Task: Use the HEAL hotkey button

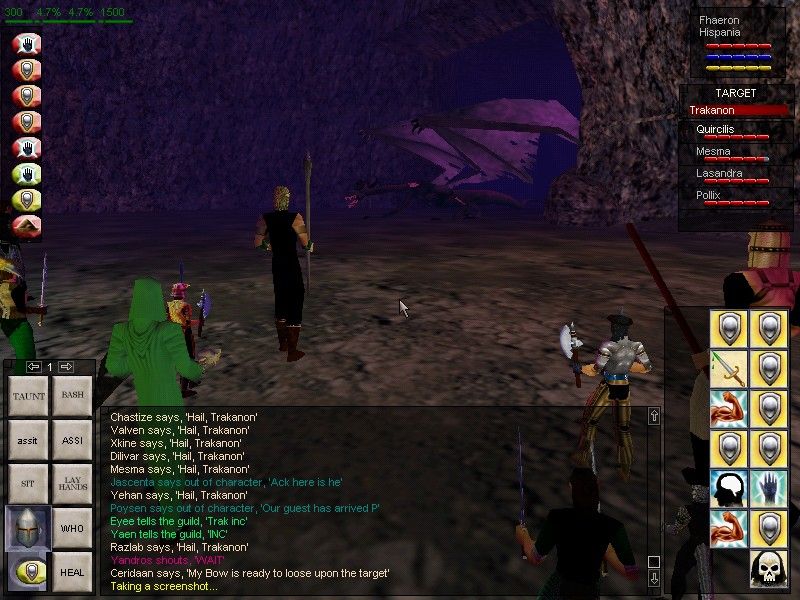Action: (x=72, y=572)
